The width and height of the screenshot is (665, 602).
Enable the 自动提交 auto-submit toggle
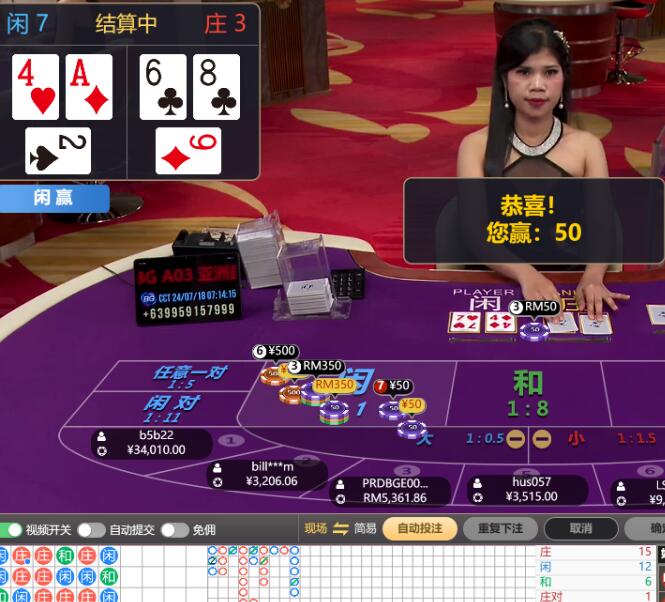coord(91,529)
